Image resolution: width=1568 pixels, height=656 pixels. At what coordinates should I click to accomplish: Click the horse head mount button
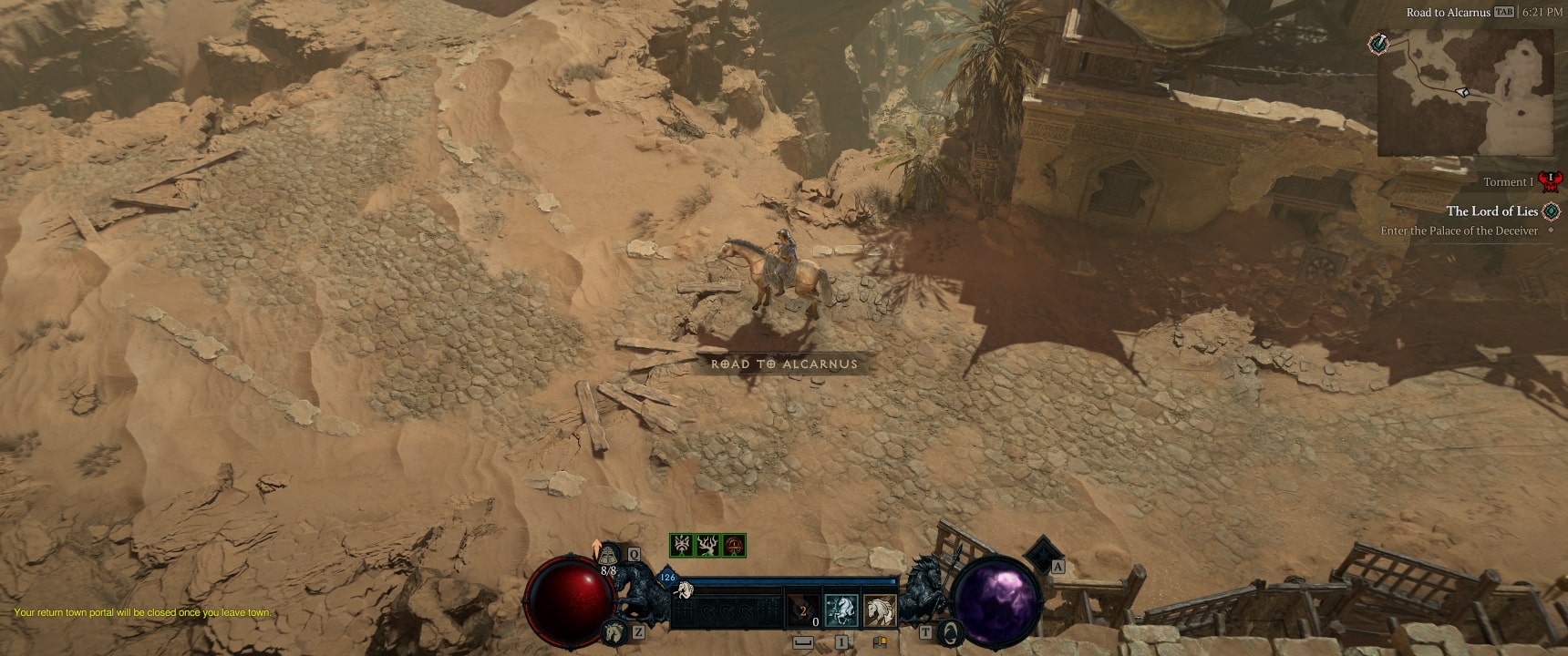[613, 630]
